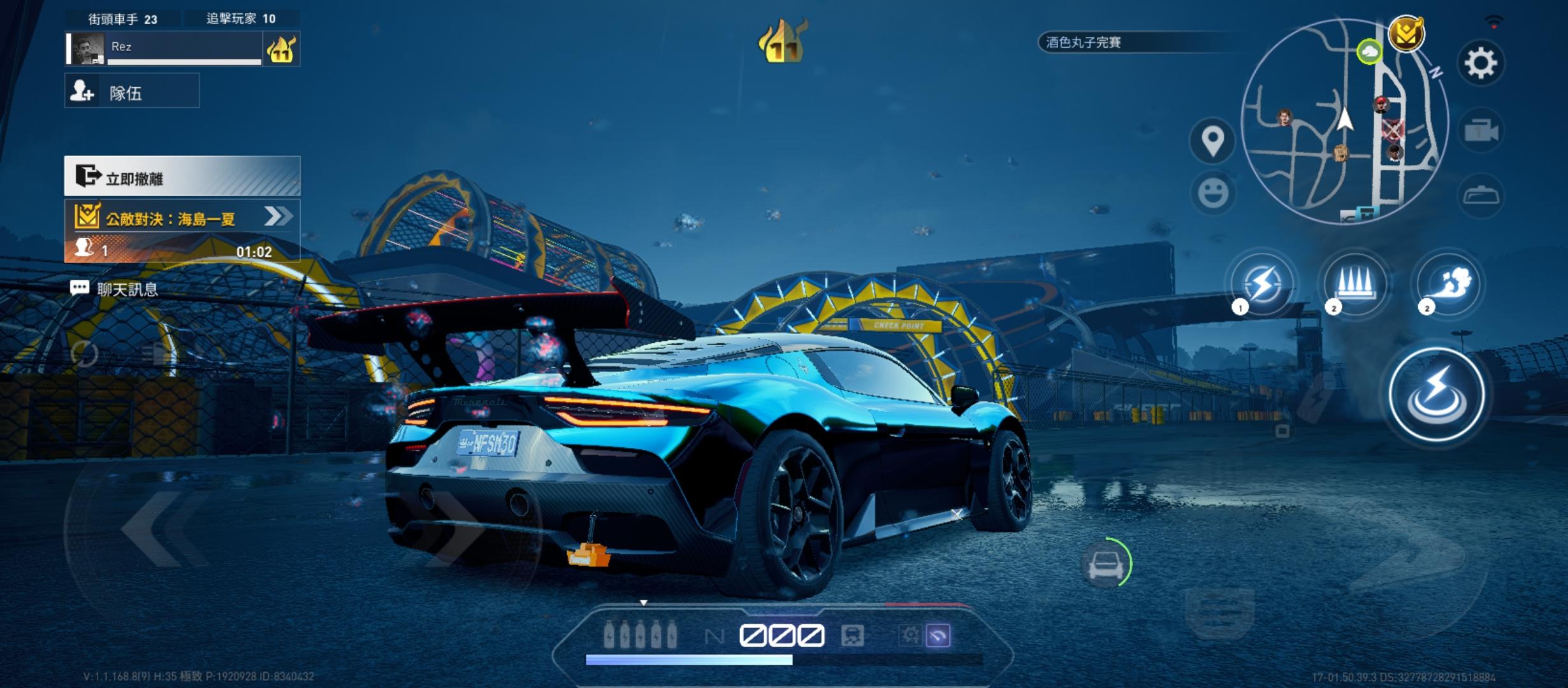Open the 聊天訊息 chat messages
Image resolution: width=1568 pixels, height=688 pixels.
click(x=115, y=289)
